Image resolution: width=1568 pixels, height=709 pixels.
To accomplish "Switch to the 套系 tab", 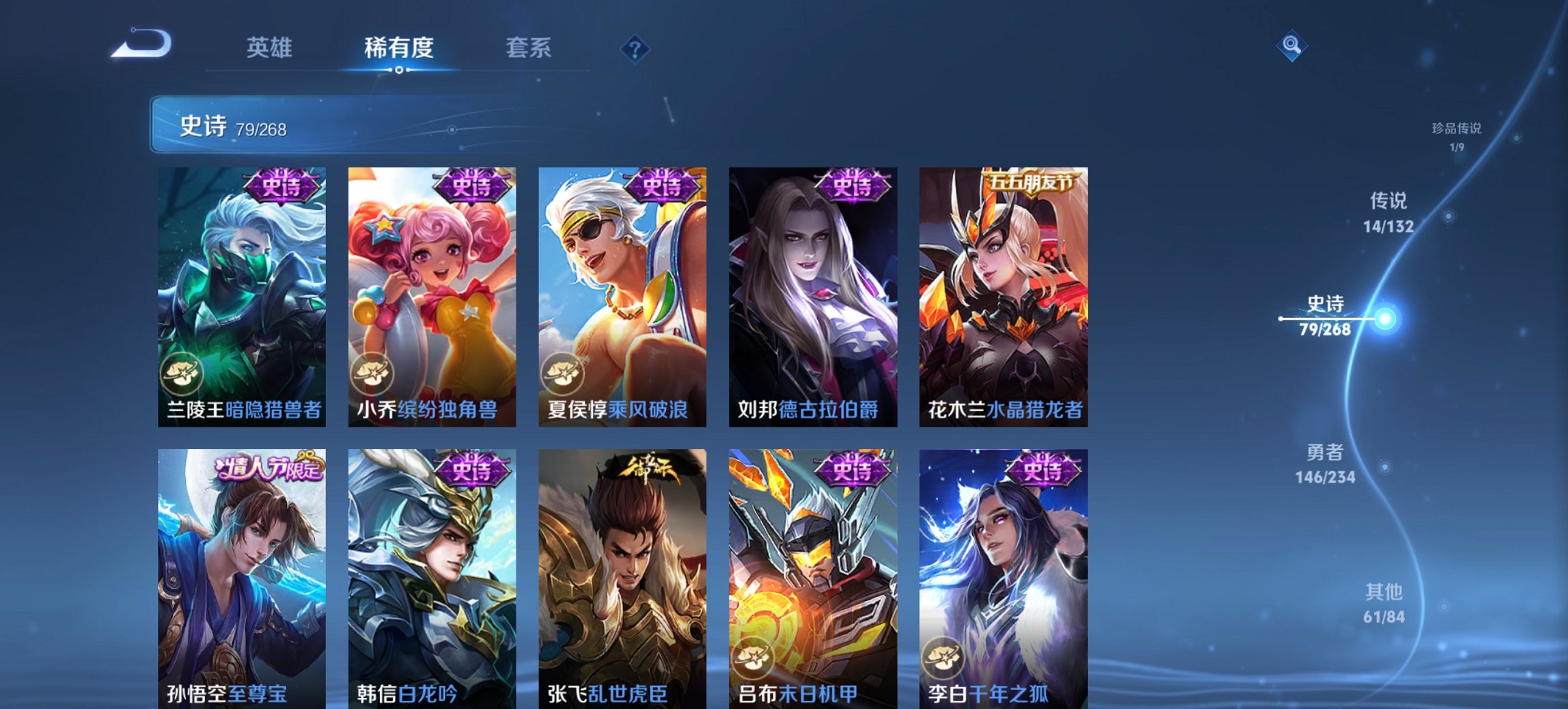I will pos(528,48).
